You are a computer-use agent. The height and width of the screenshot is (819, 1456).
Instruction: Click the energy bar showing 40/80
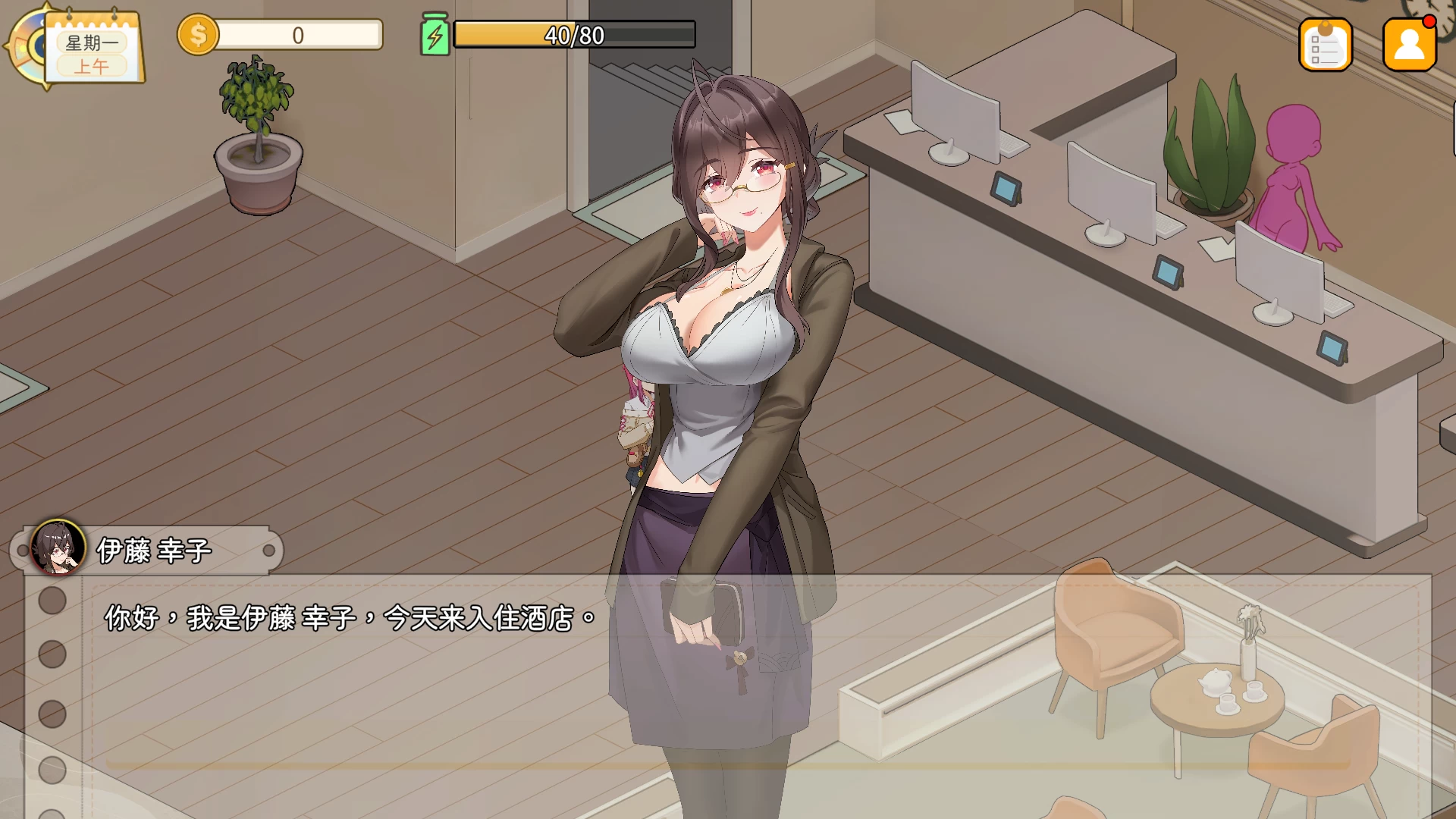(573, 33)
